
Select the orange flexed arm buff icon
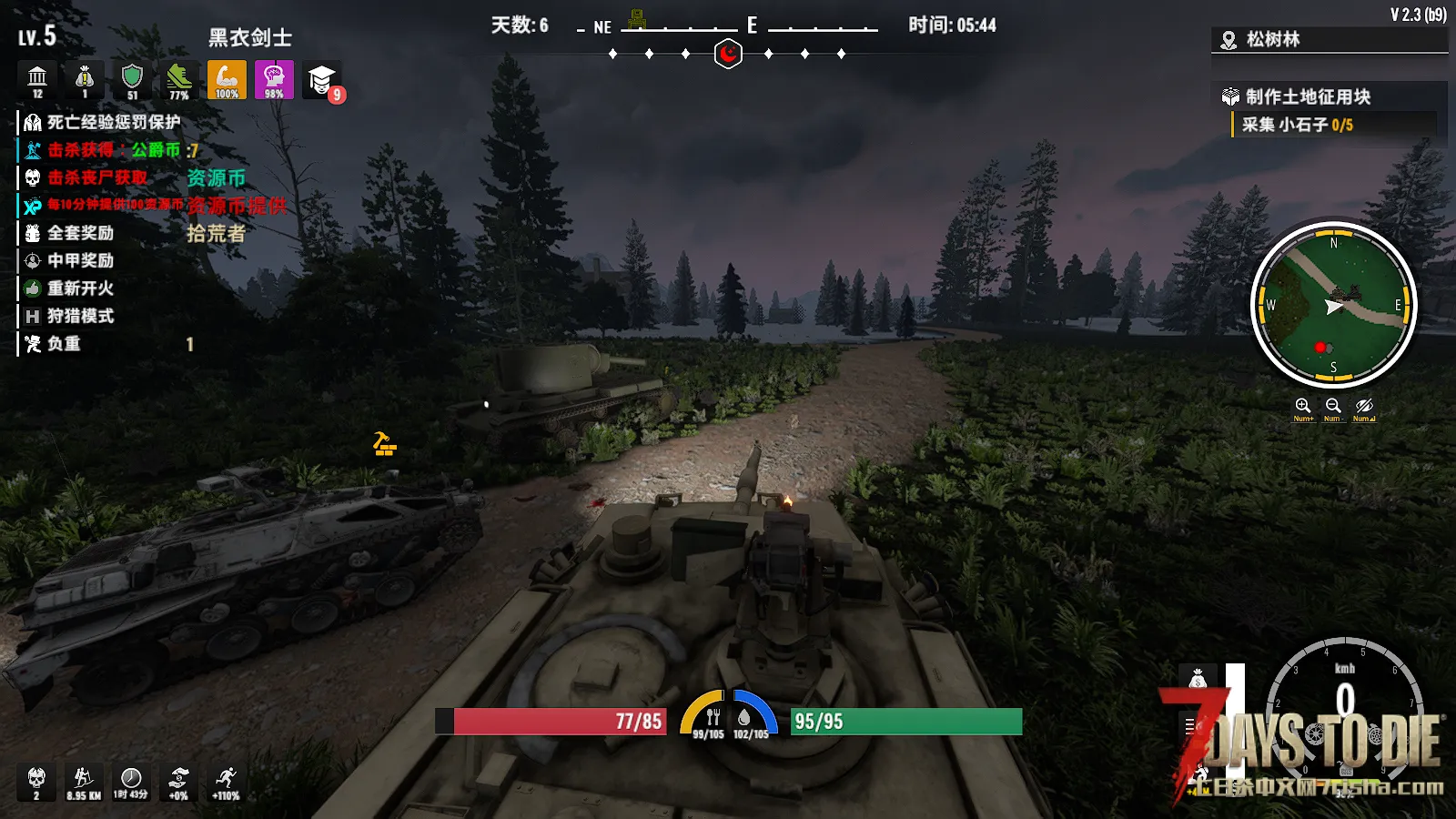[x=227, y=80]
